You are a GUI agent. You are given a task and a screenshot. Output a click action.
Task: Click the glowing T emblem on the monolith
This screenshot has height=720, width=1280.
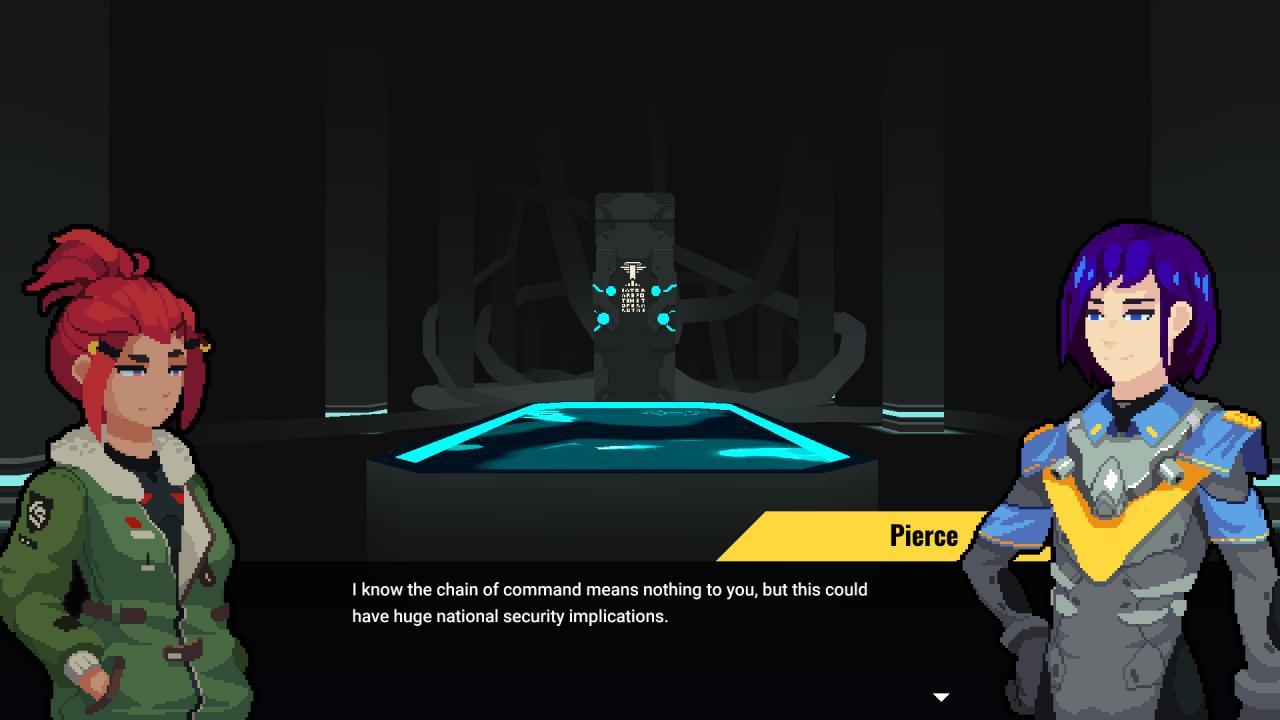pos(631,268)
